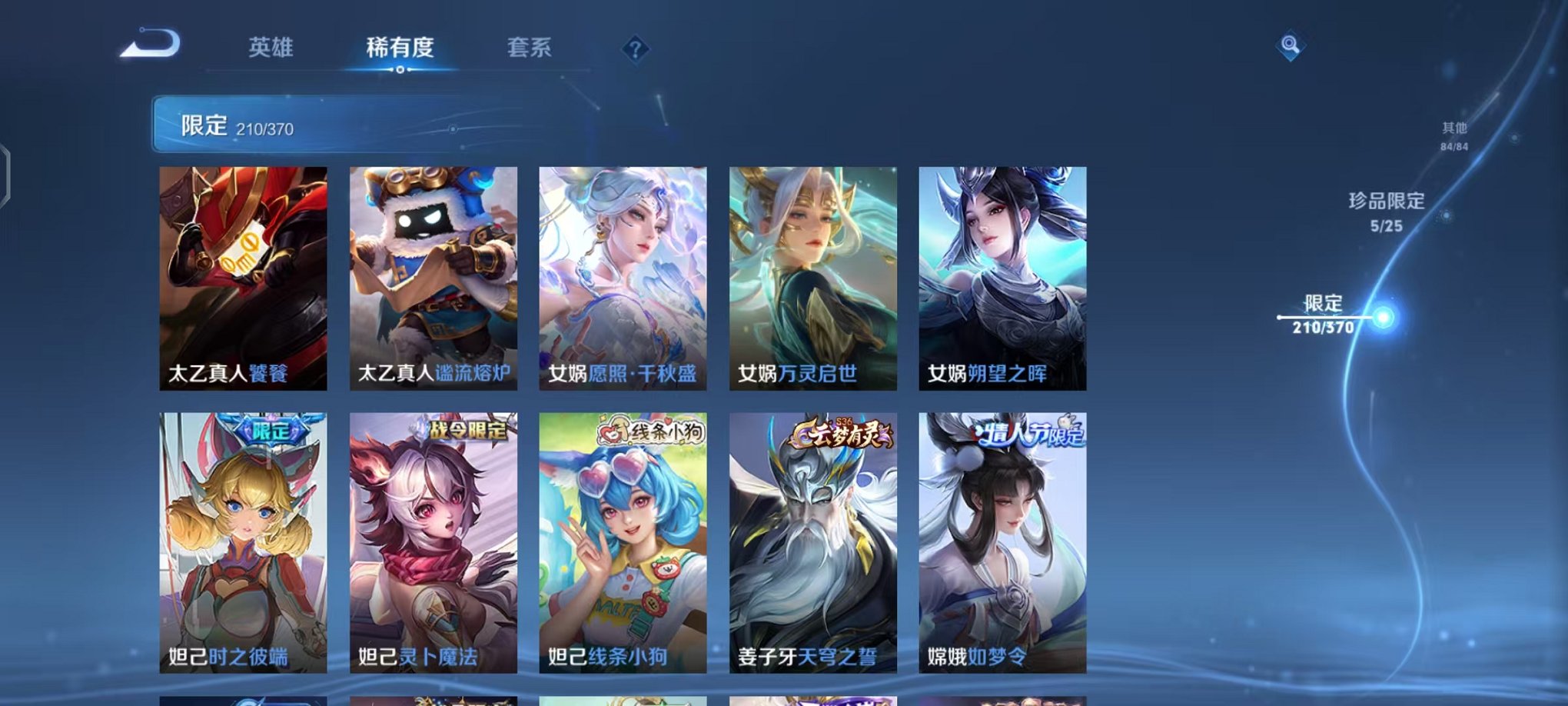The image size is (1568, 706).
Task: Click the 线条小狗 badge on Daji's skin card
Action: [x=648, y=435]
